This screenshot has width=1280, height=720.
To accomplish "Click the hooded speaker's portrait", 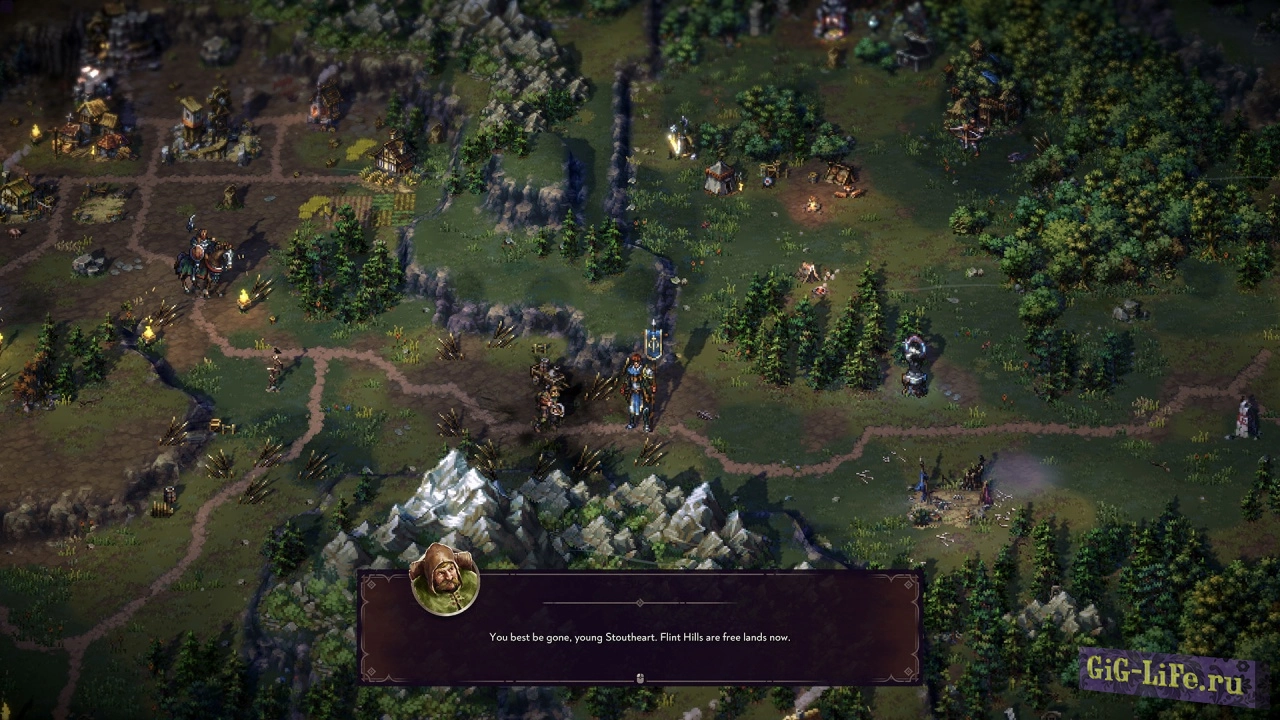I will pyautogui.click(x=445, y=581).
